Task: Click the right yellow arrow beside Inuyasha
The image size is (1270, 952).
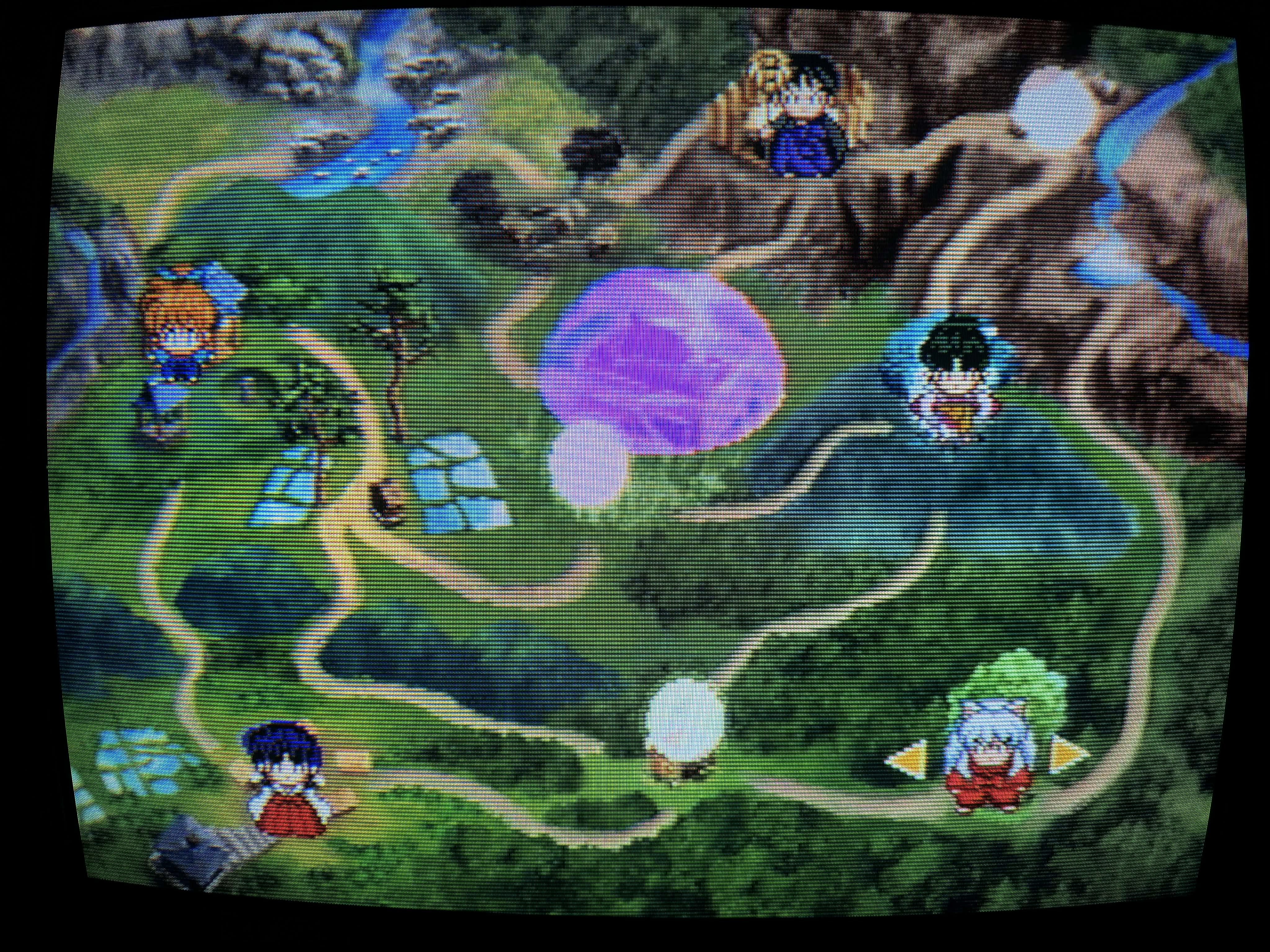Action: coord(1069,753)
